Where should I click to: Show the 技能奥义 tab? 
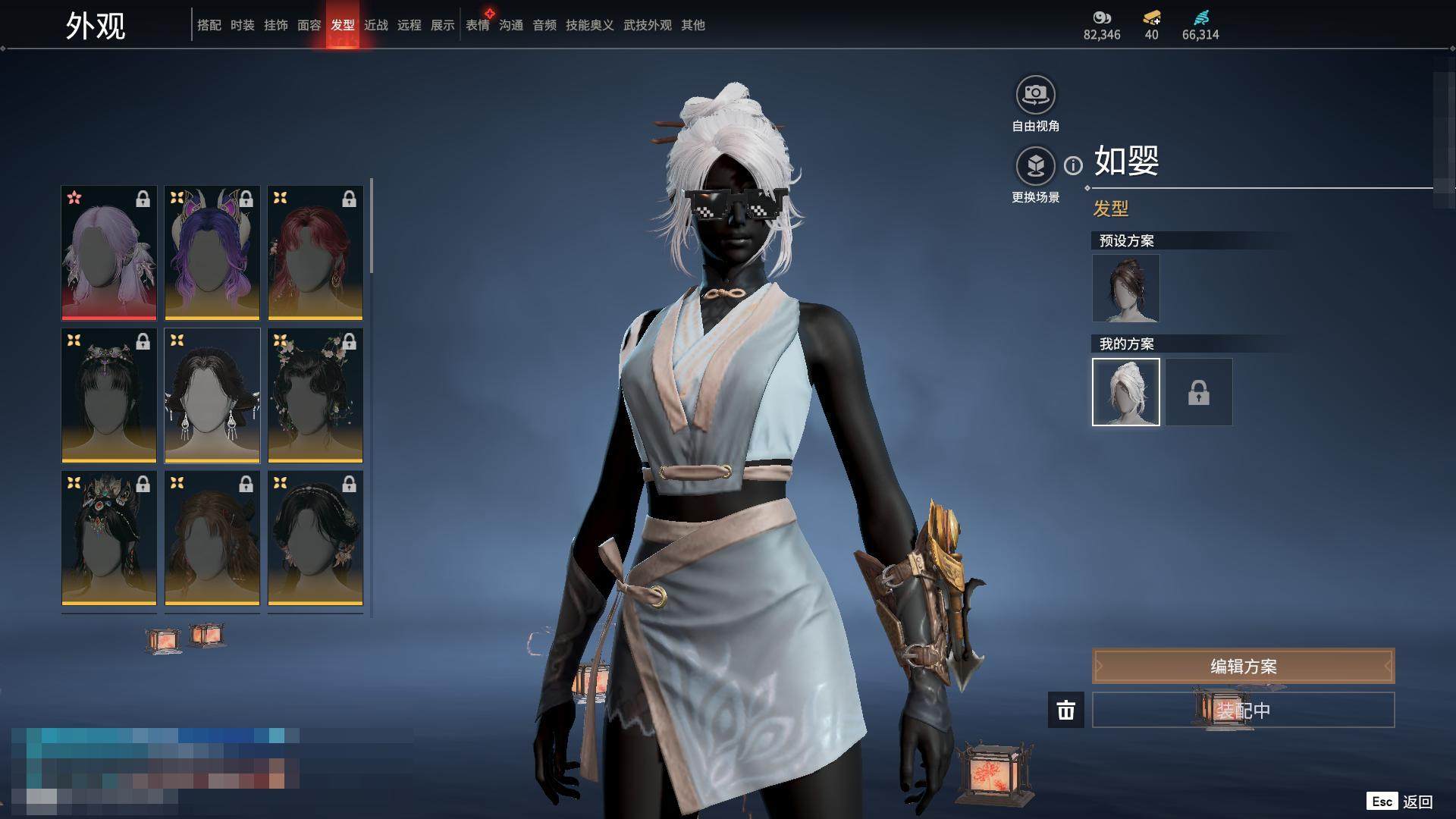(589, 25)
